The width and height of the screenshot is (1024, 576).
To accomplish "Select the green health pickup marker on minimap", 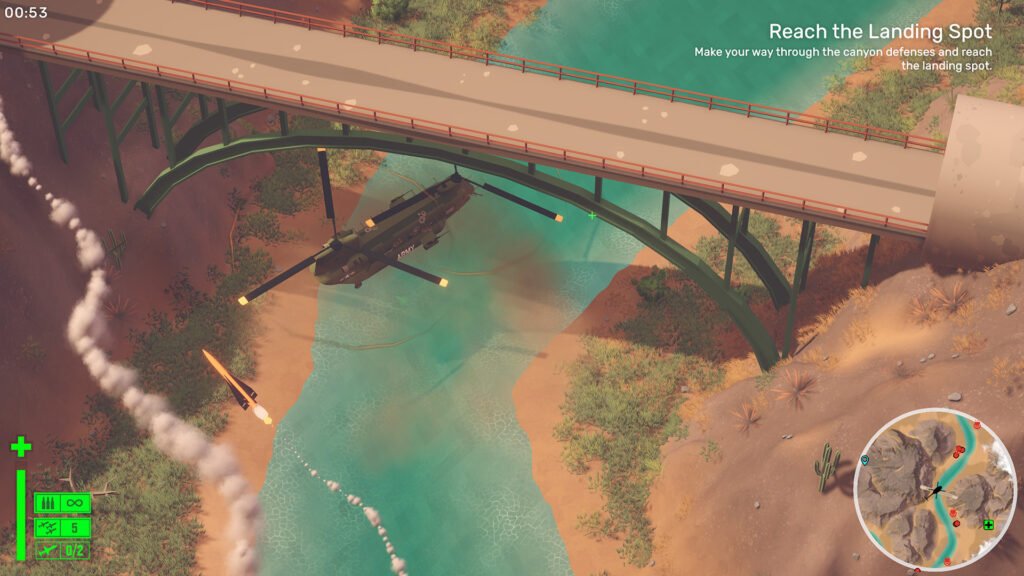I will [988, 525].
